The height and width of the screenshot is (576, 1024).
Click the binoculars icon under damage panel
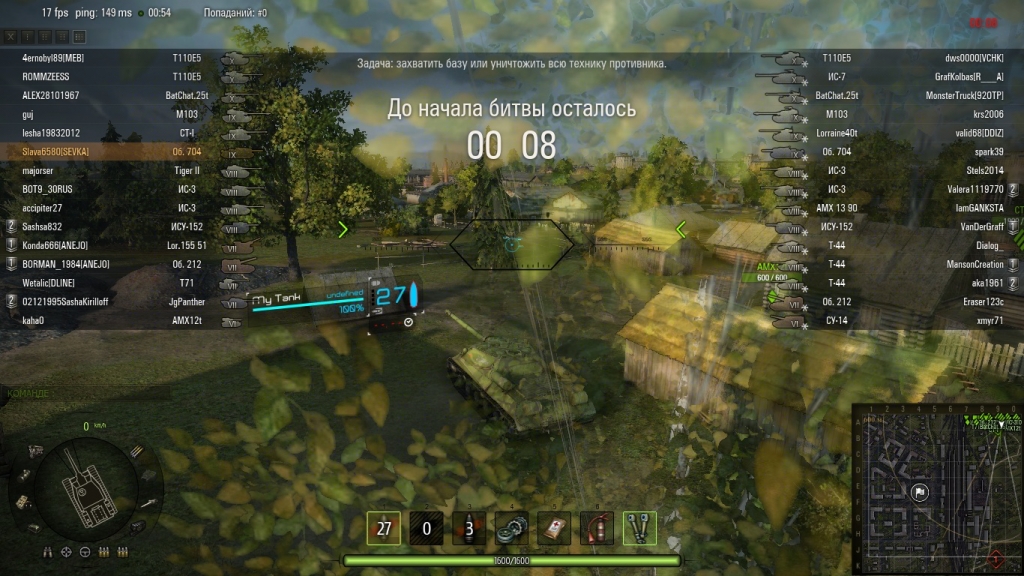(x=47, y=551)
